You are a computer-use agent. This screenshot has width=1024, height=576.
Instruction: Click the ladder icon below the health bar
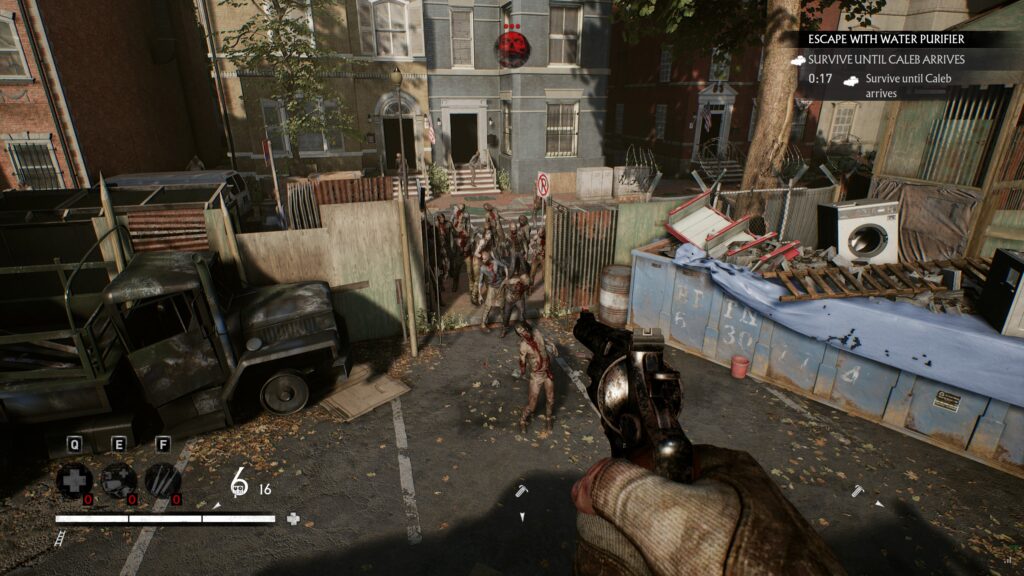60,538
